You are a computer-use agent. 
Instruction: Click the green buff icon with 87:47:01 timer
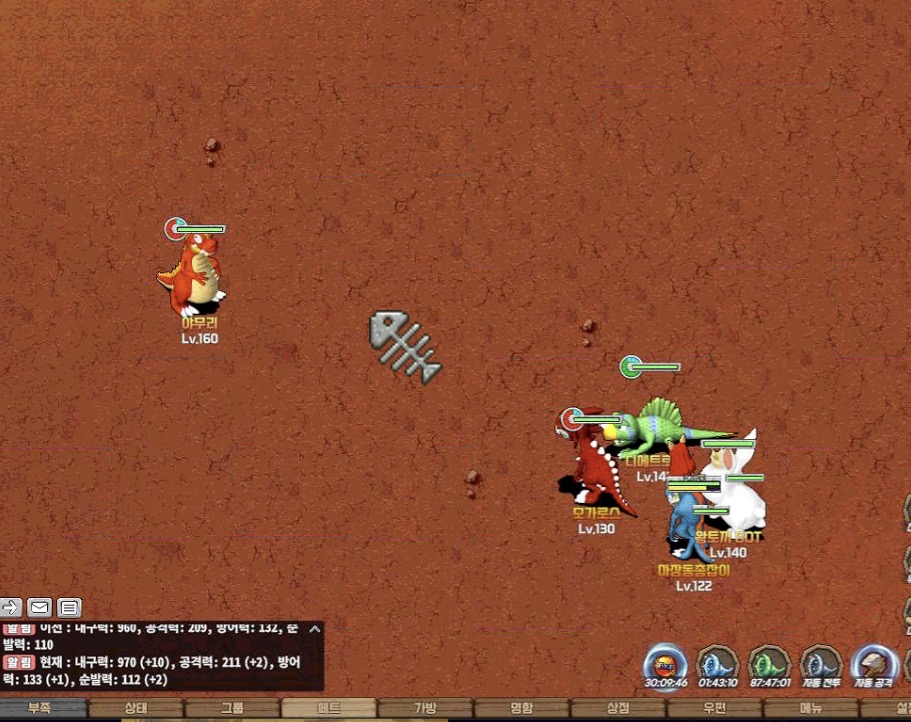tap(769, 664)
